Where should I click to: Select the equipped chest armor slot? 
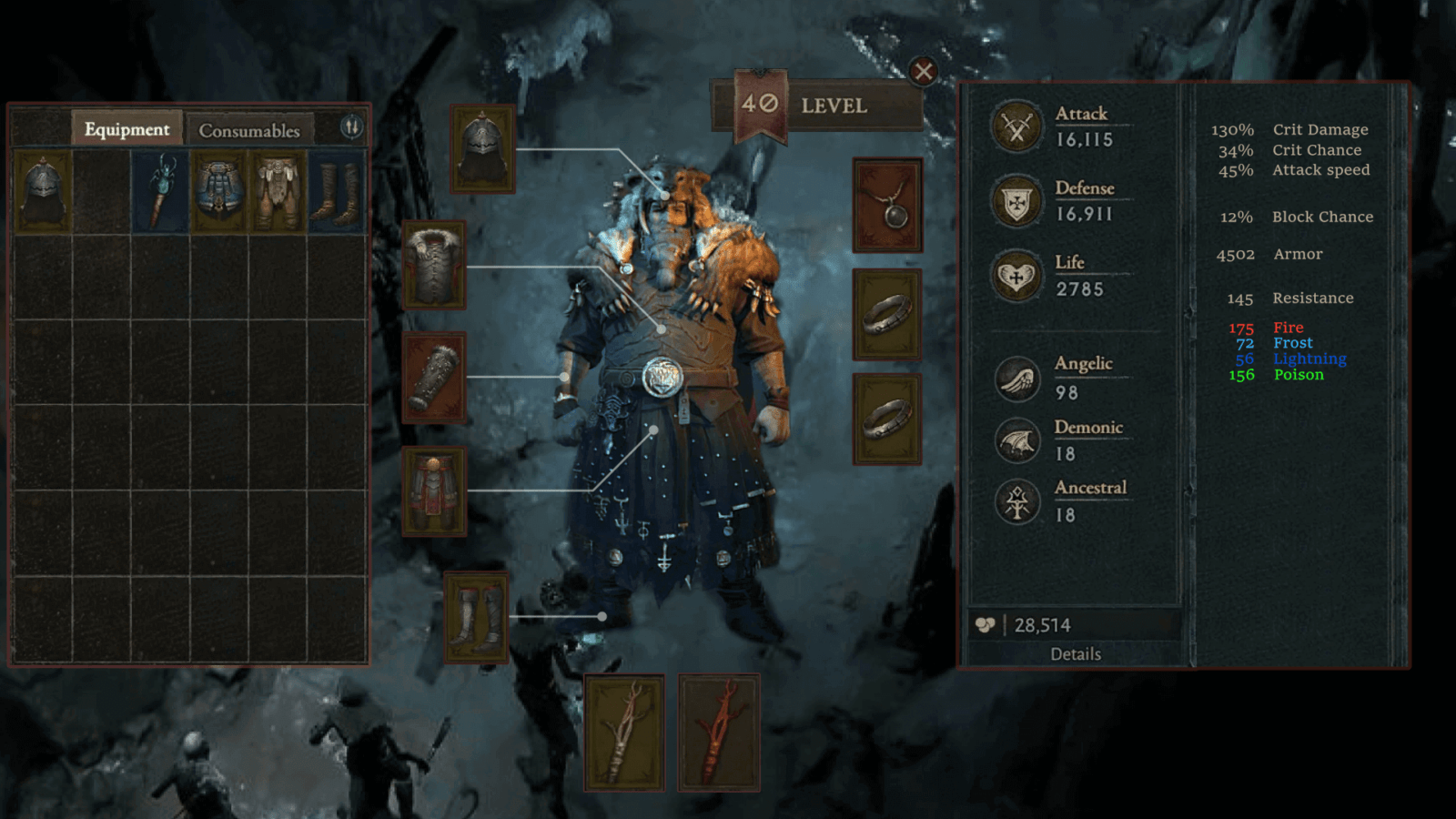pos(434,265)
